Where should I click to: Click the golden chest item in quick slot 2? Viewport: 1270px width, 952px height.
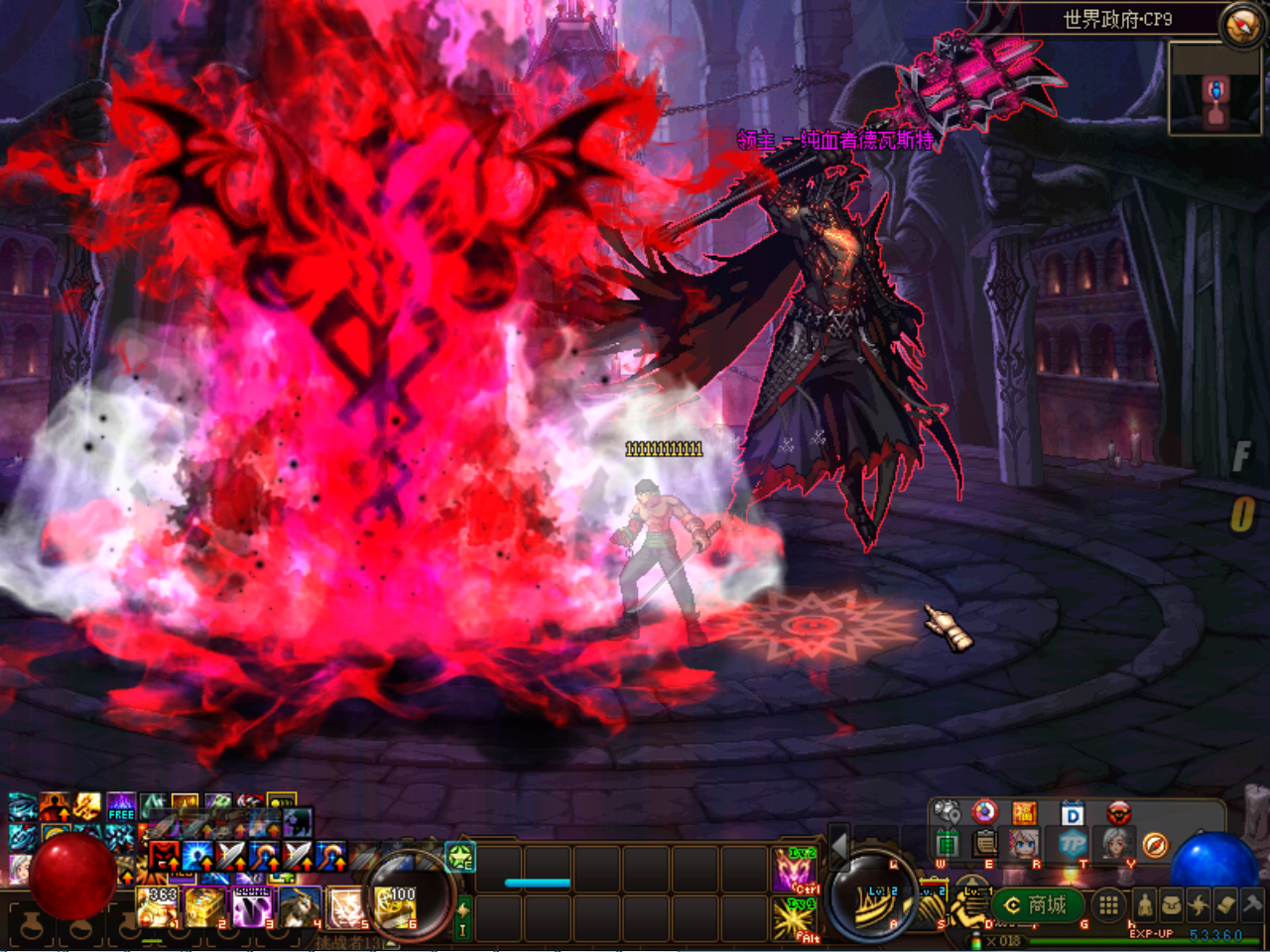tap(203, 906)
